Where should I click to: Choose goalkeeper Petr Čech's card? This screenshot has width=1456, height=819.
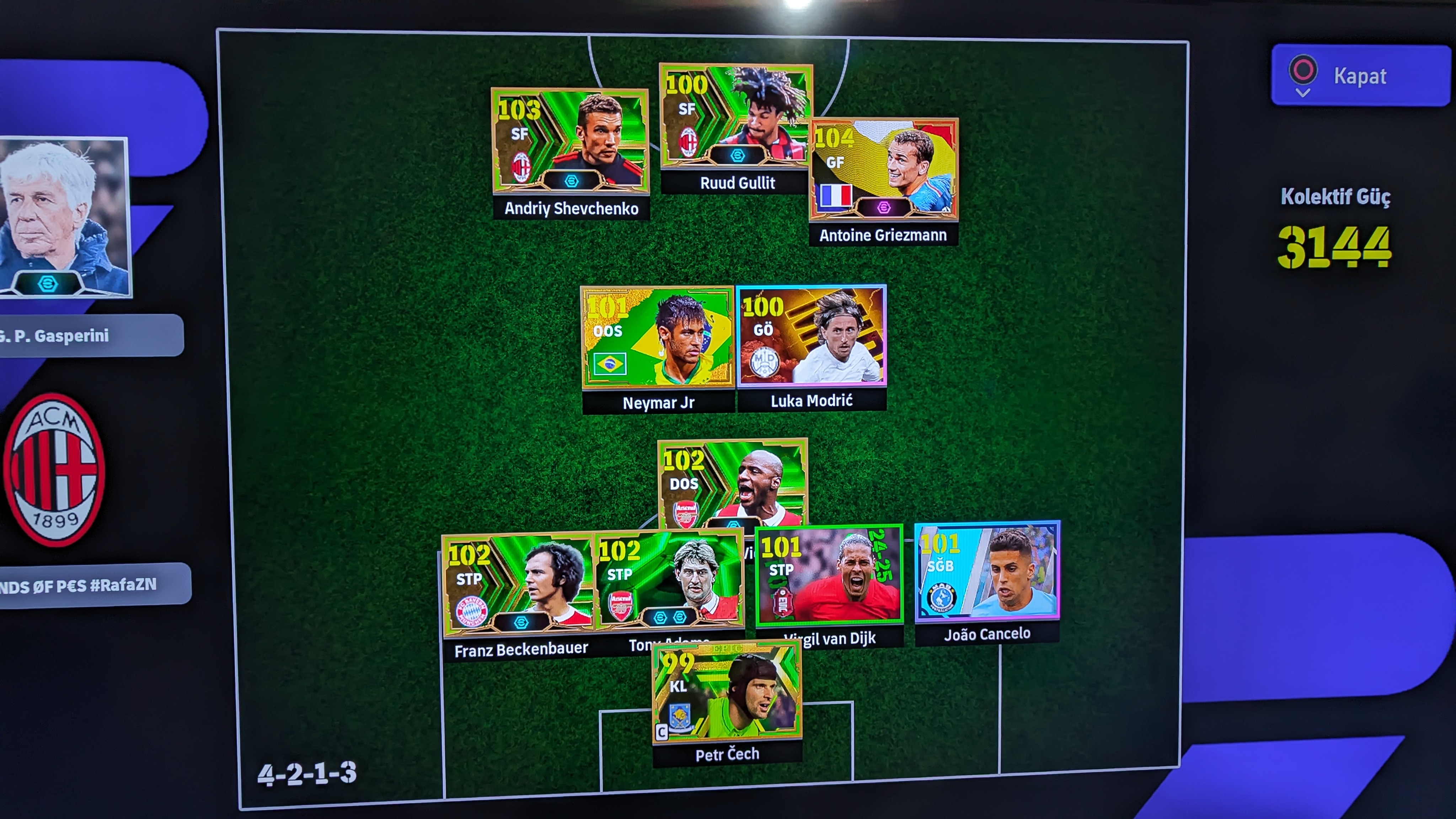point(727,692)
